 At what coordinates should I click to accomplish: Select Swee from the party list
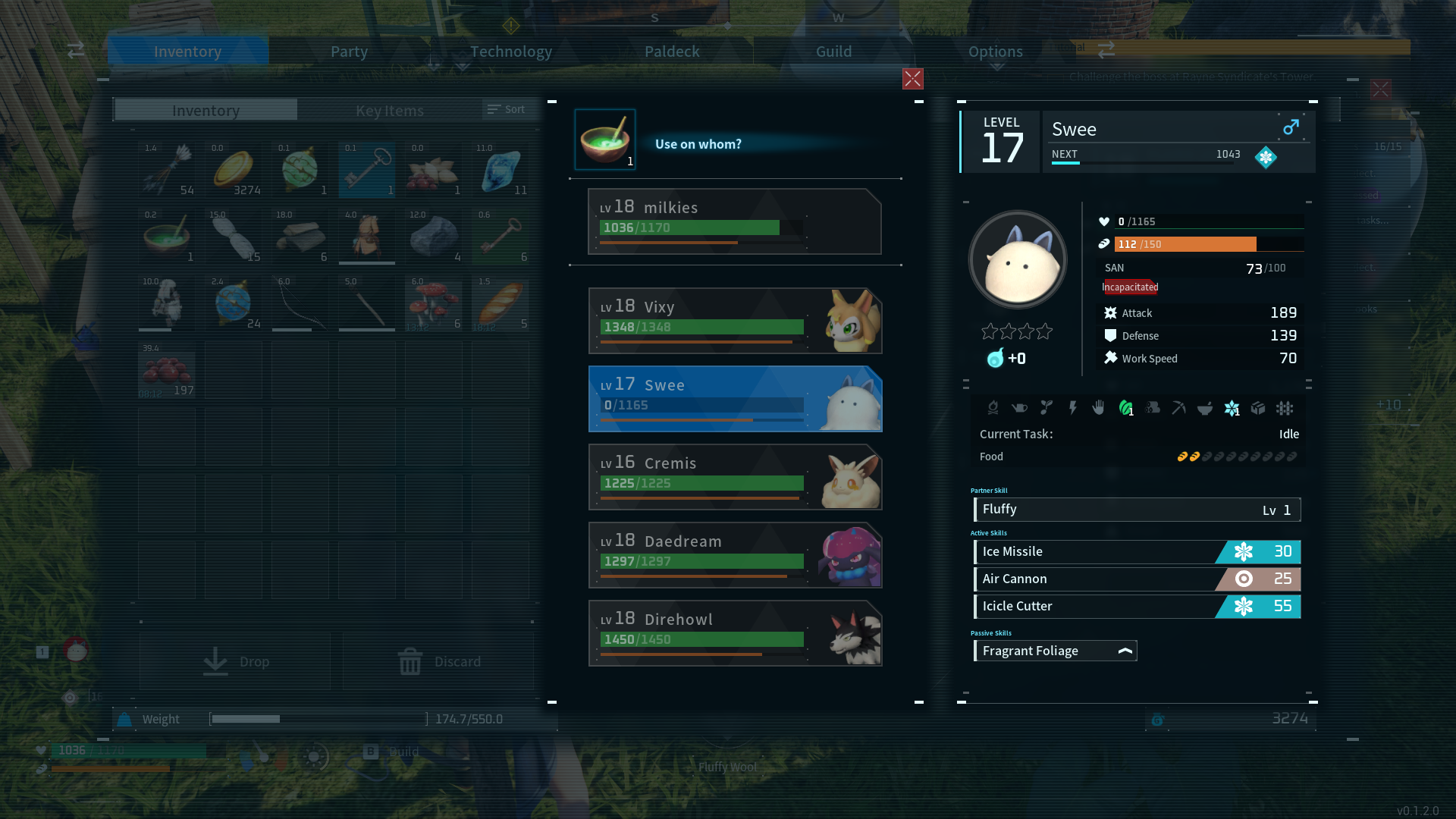734,399
